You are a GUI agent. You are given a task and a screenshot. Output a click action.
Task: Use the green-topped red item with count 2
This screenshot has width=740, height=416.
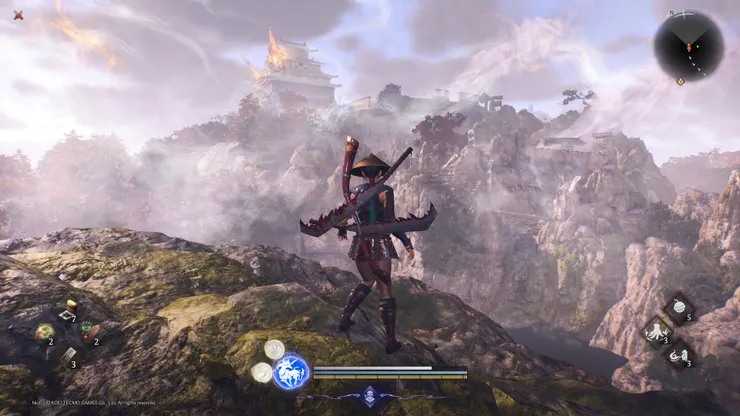point(88,331)
